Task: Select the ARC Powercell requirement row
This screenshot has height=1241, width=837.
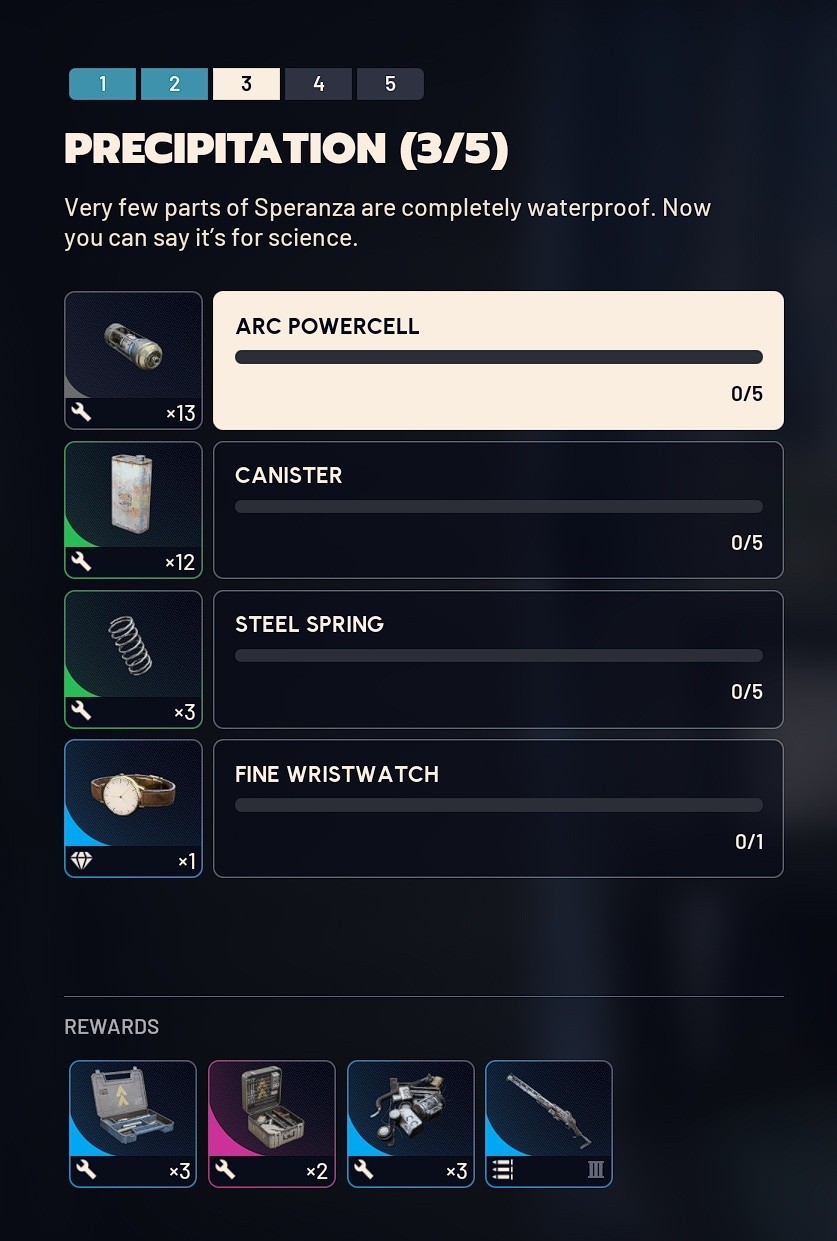Action: 498,360
